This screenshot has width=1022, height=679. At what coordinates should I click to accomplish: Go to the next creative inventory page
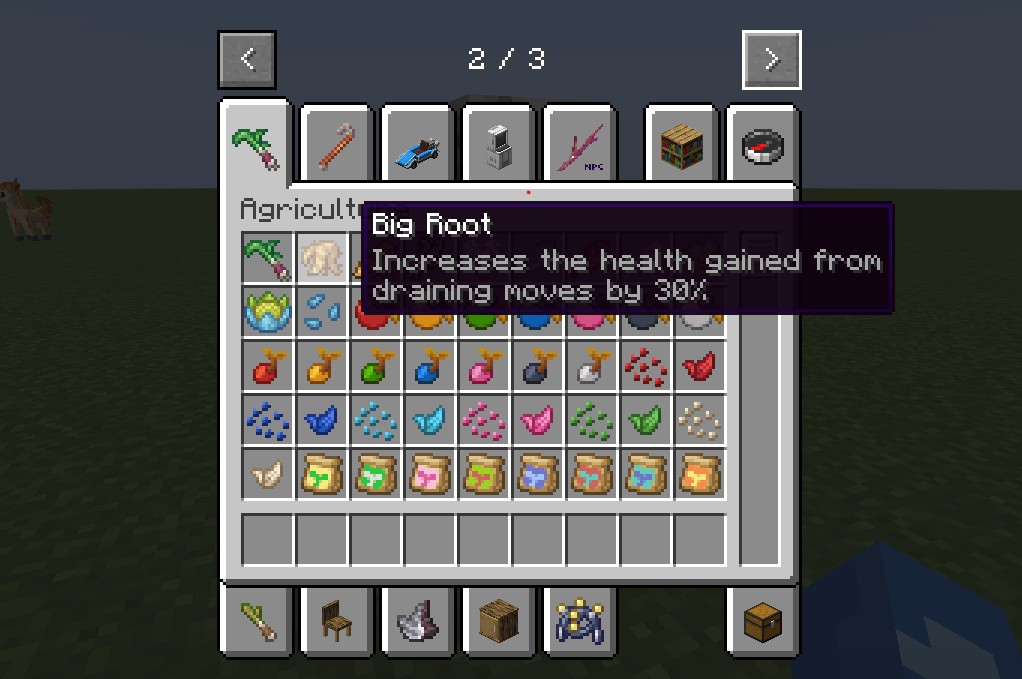tap(771, 60)
